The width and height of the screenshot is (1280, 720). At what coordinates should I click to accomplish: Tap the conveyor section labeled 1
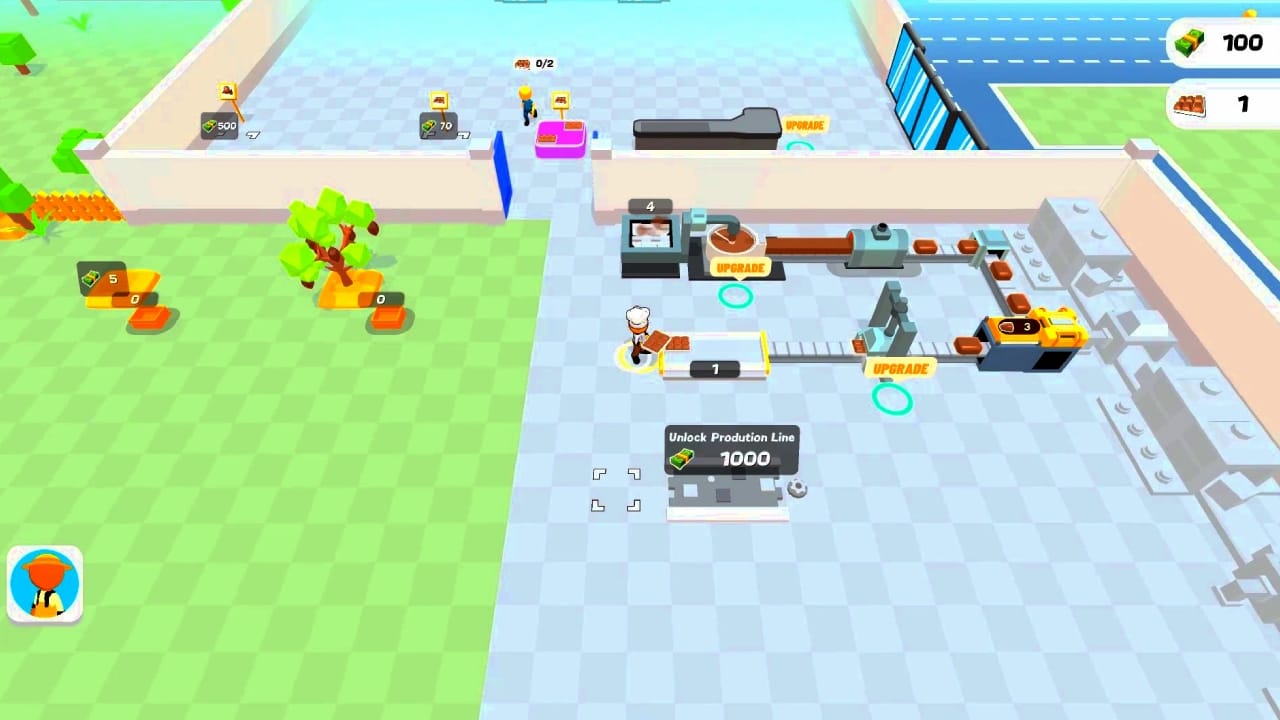714,369
